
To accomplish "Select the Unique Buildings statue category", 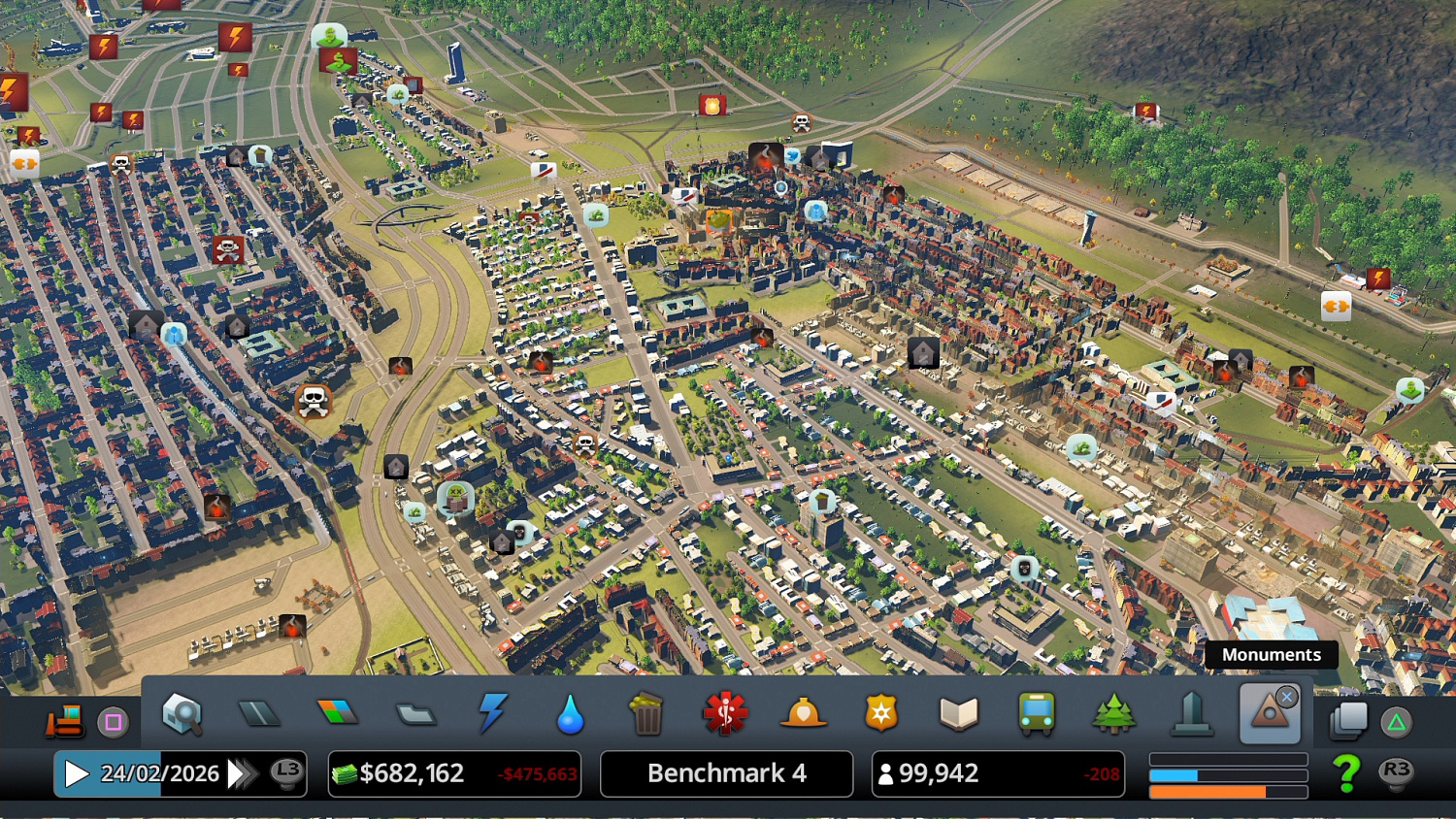I will [1192, 714].
